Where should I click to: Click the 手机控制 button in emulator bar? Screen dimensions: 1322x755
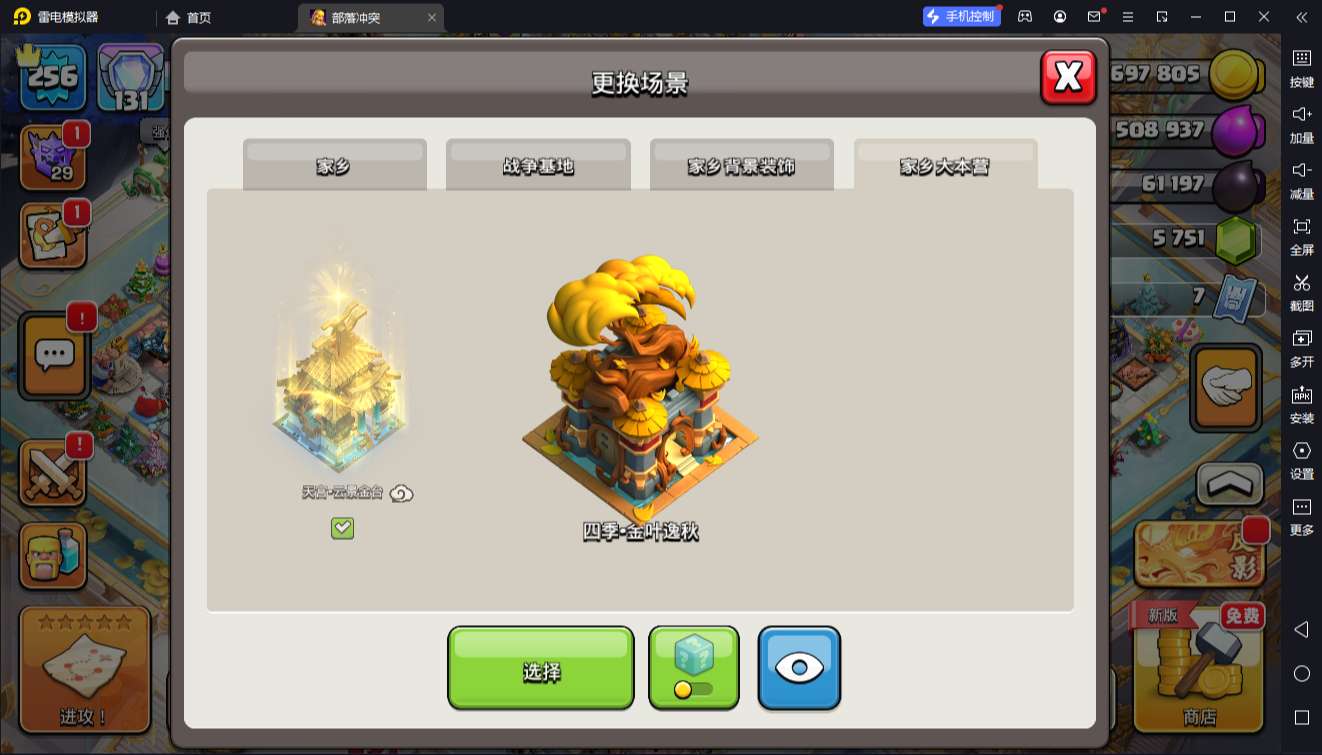(x=961, y=17)
